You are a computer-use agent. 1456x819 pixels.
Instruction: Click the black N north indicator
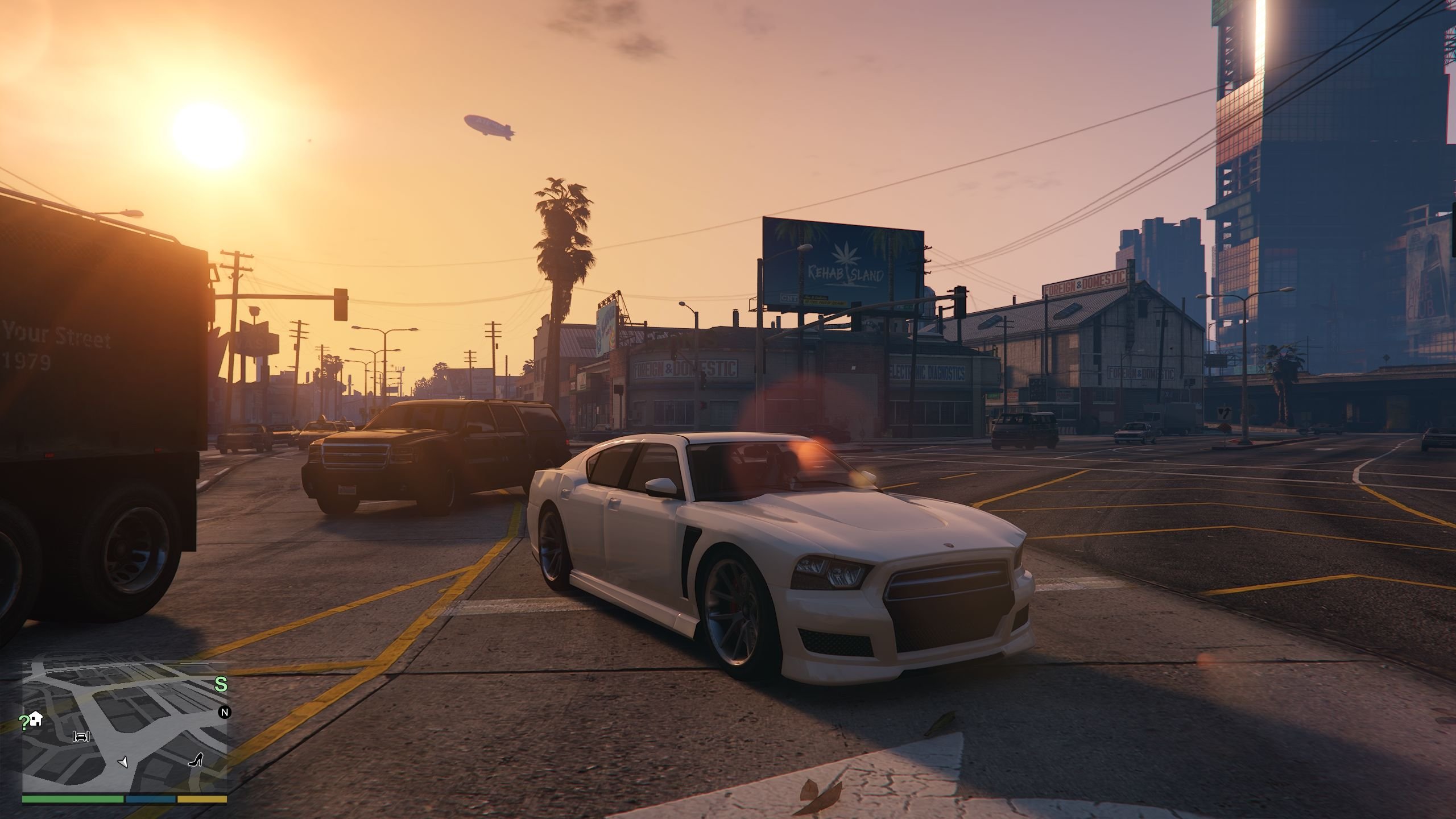click(224, 712)
